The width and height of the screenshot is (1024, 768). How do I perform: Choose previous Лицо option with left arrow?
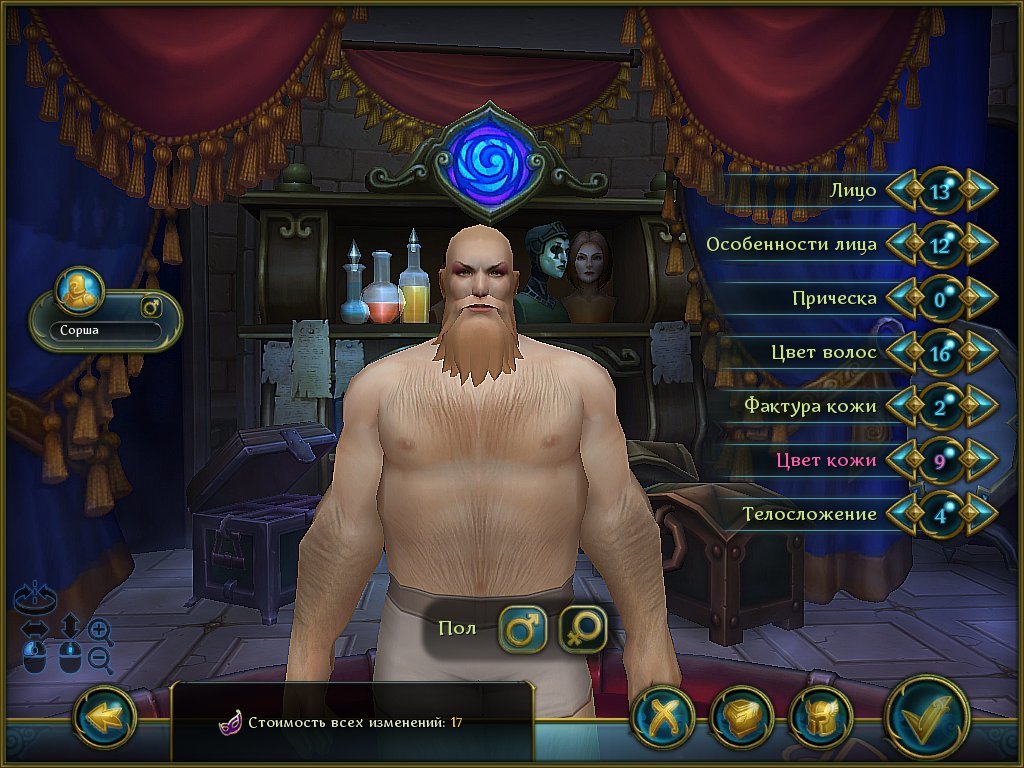point(903,190)
